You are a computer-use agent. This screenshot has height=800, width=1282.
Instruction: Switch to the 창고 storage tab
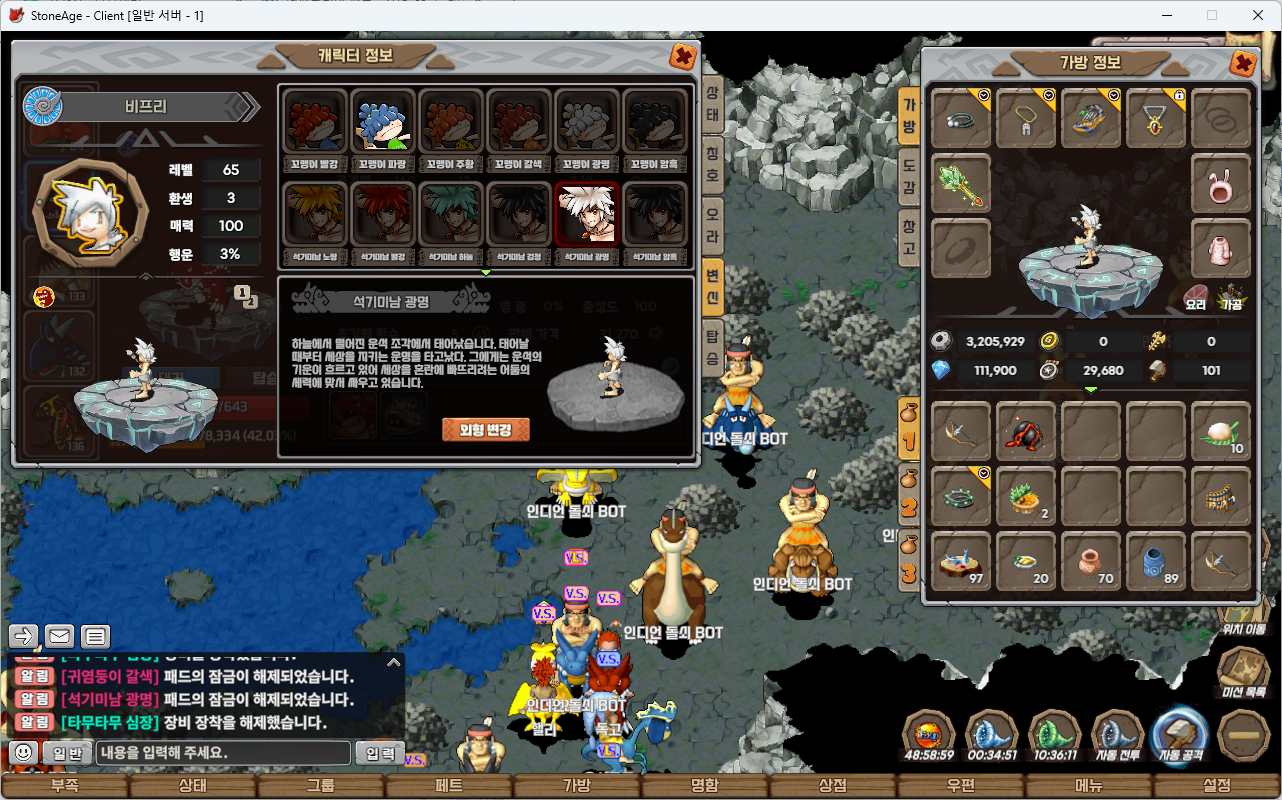tap(909, 236)
